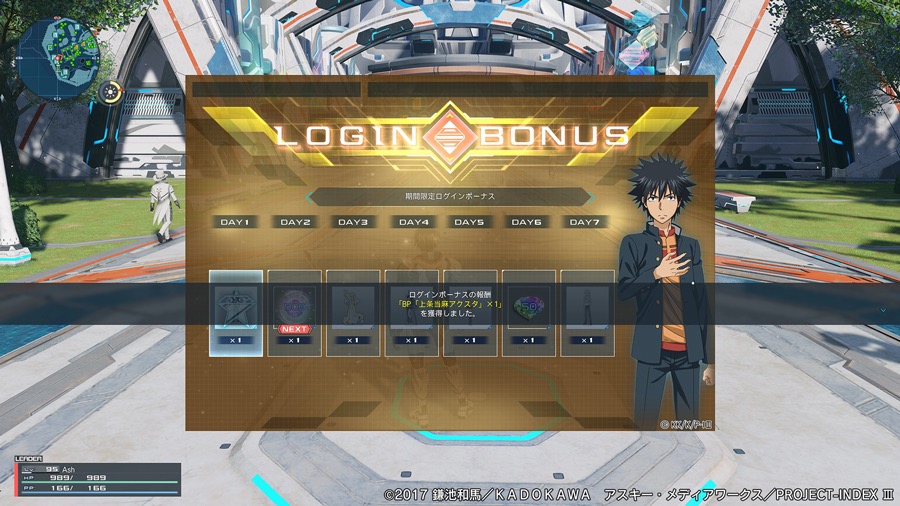The height and width of the screenshot is (506, 900).
Task: Click the DAY6 label
Action: (529, 222)
